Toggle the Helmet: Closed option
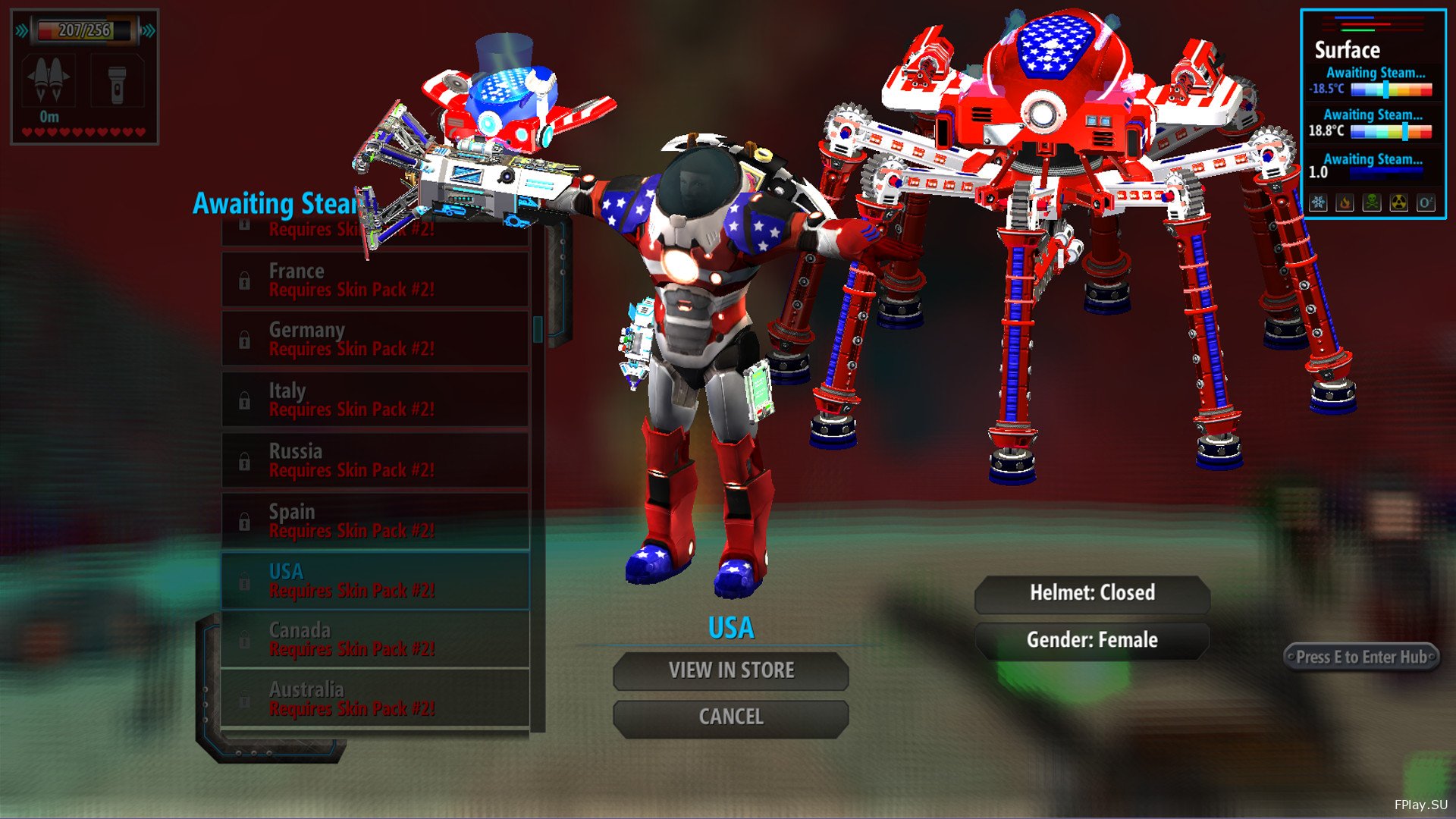 (x=1092, y=593)
